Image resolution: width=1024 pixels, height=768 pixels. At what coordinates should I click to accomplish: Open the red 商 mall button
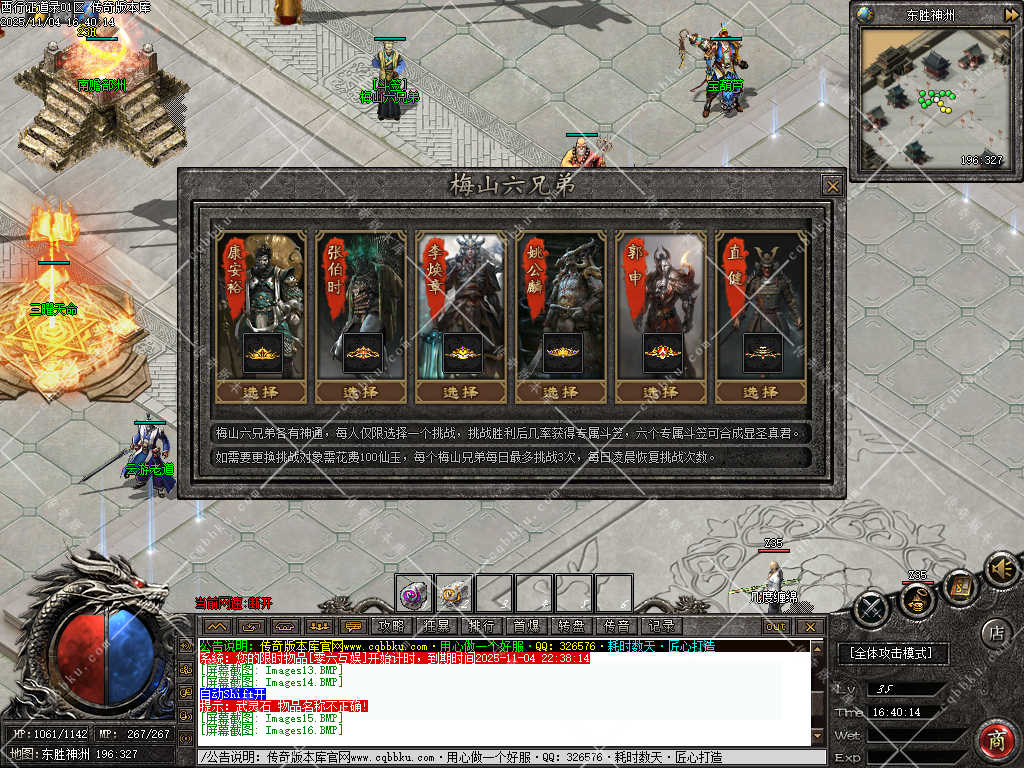(x=996, y=740)
